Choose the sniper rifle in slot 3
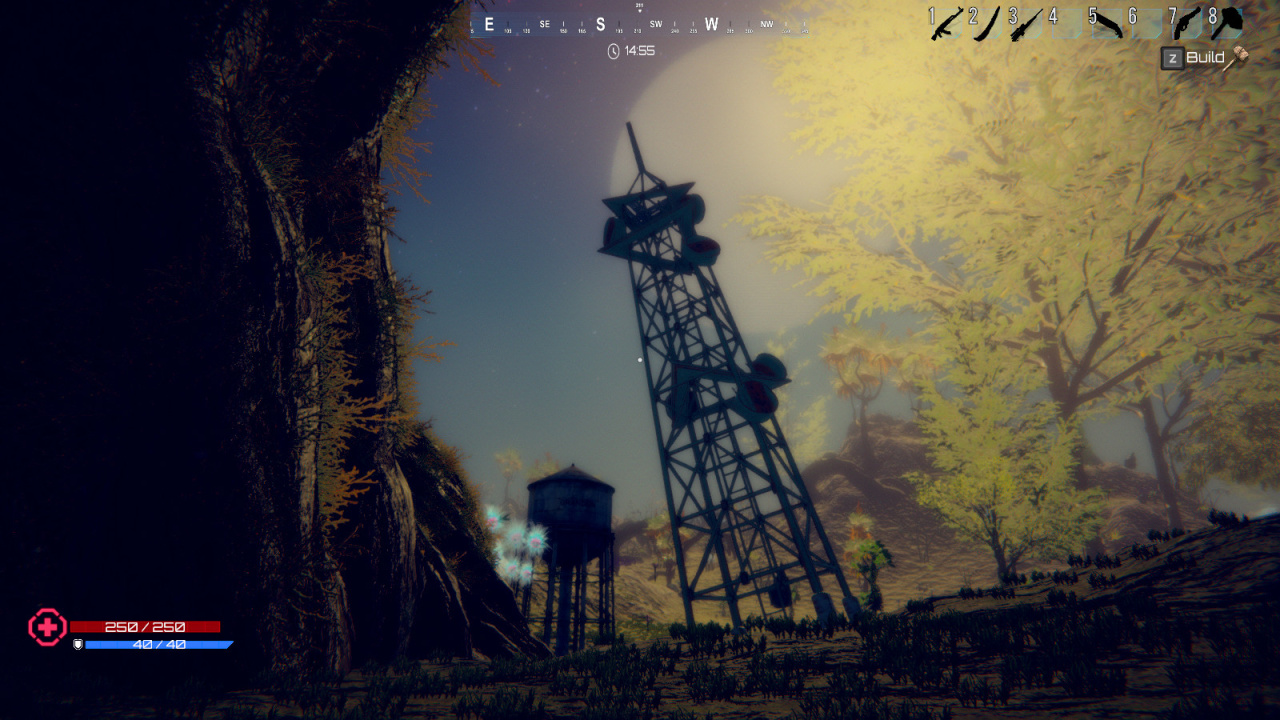Image resolution: width=1280 pixels, height=720 pixels. (1026, 24)
